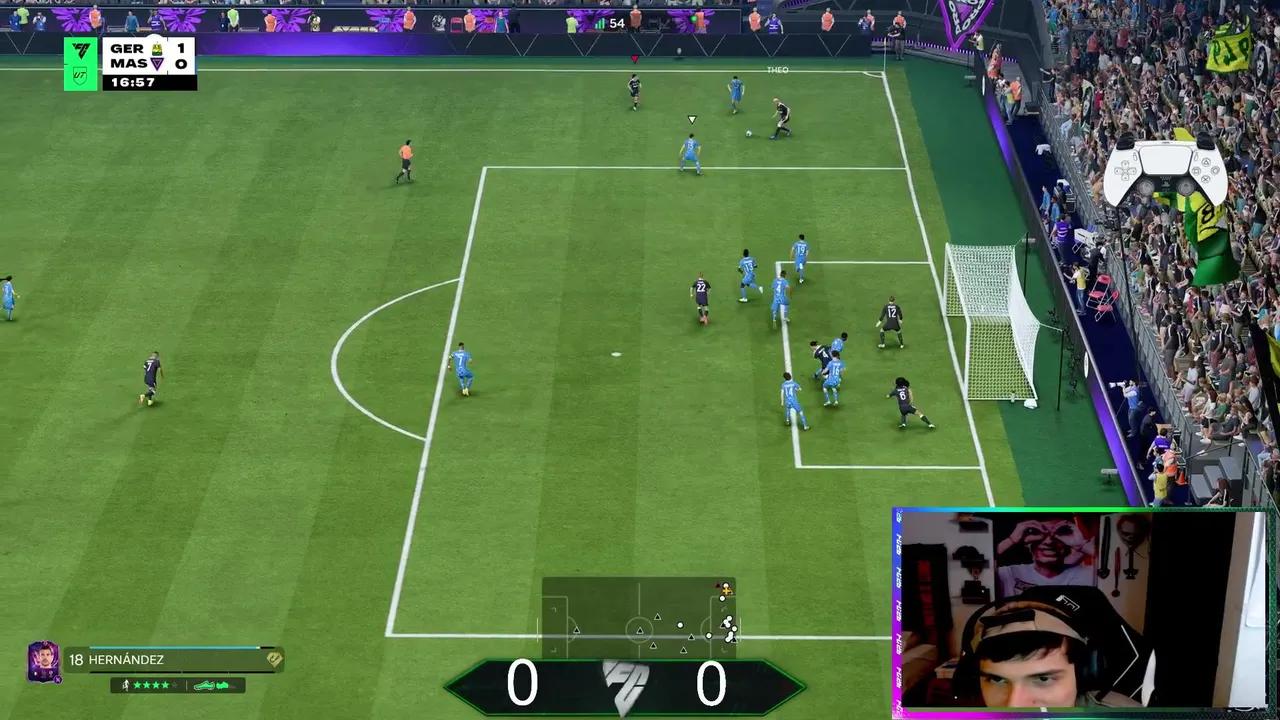Click the red indicator above the GK
This screenshot has height=720, width=1280.
click(x=634, y=58)
